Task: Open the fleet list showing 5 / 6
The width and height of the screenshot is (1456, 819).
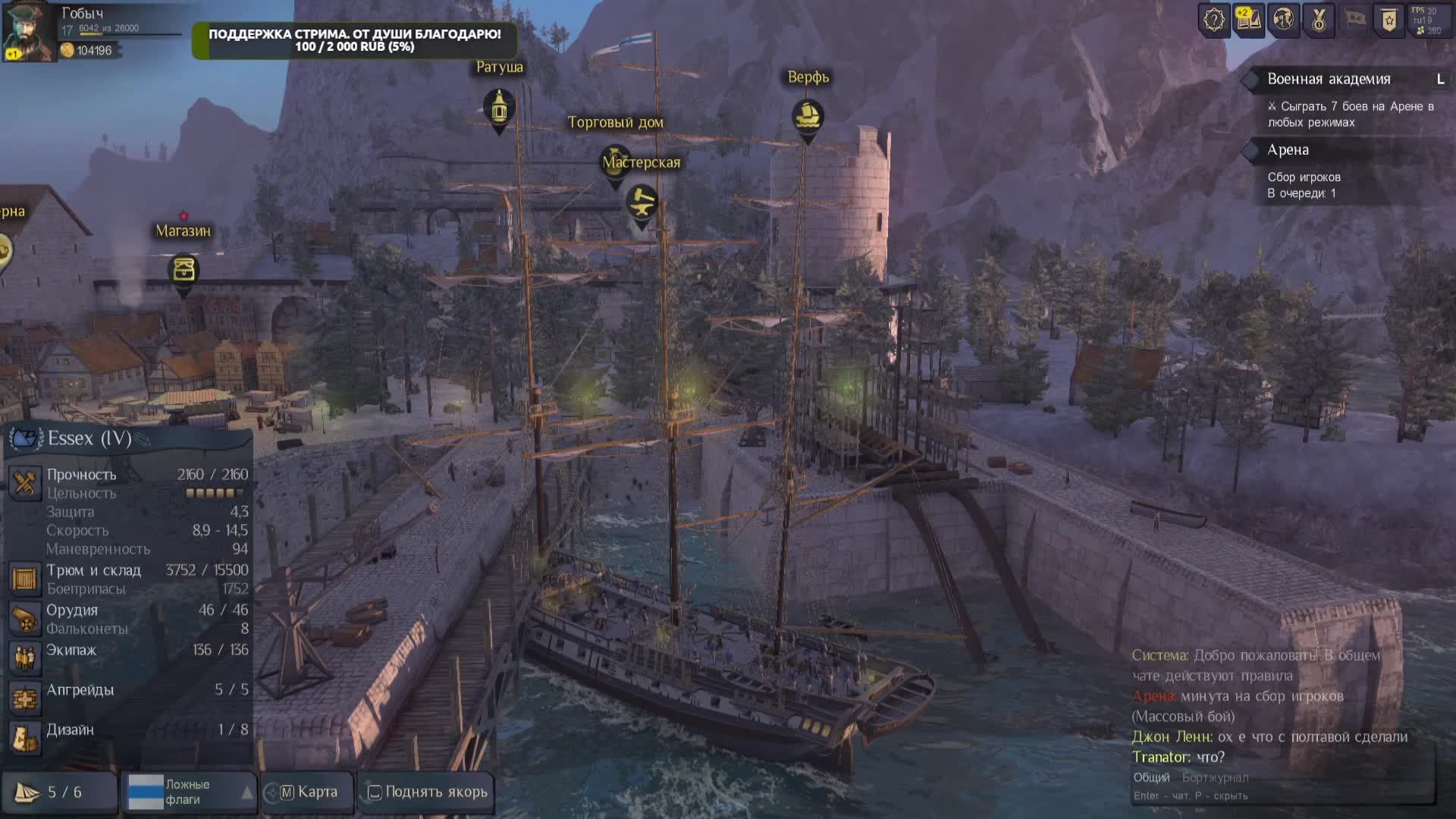Action: click(59, 792)
